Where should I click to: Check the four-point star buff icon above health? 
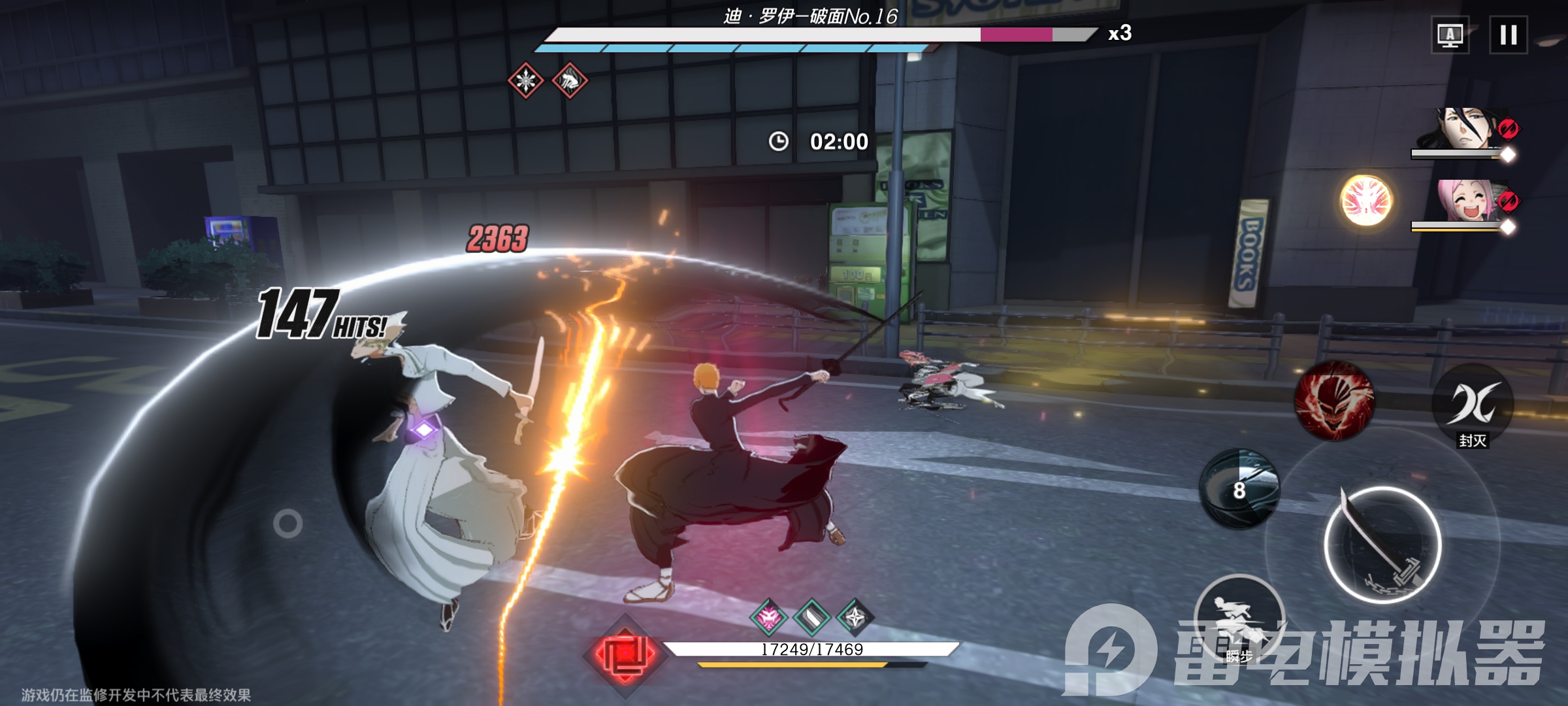[x=855, y=617]
